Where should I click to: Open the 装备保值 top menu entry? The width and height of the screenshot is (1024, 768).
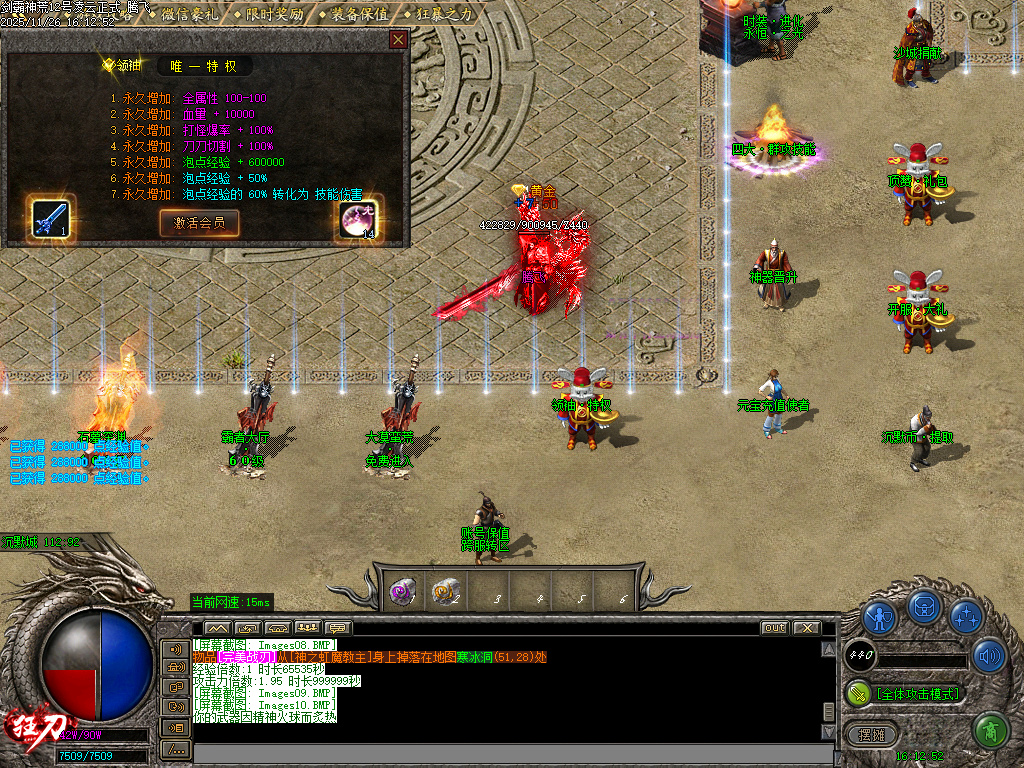pos(357,14)
